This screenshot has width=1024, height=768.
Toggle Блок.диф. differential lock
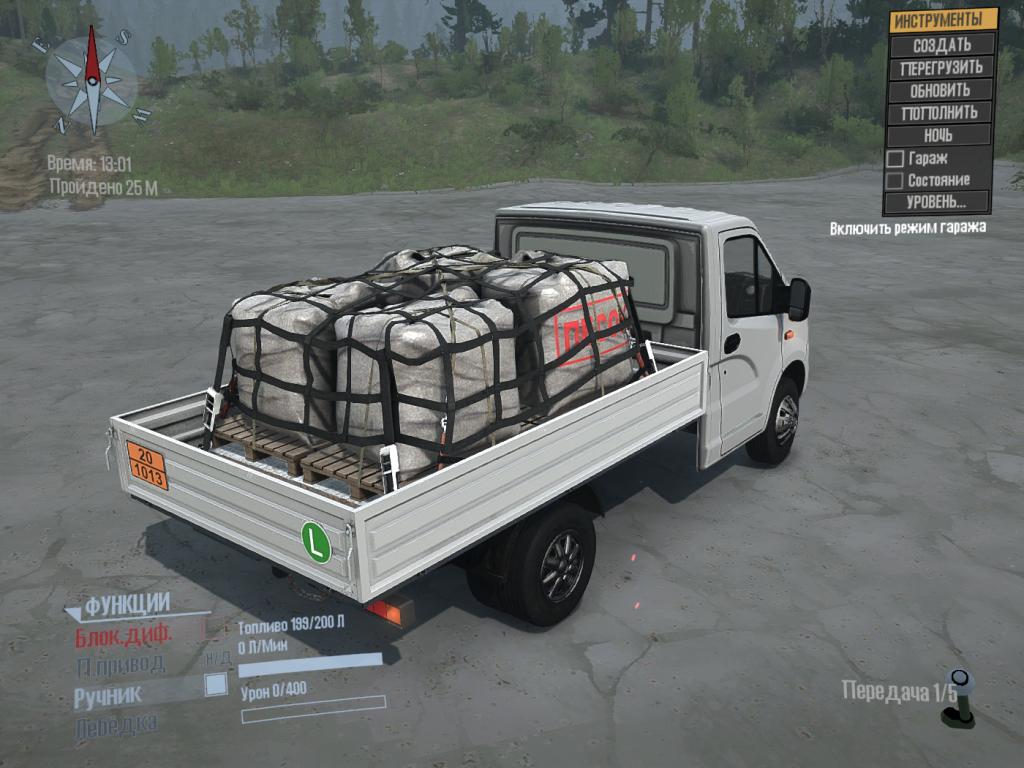coord(124,635)
